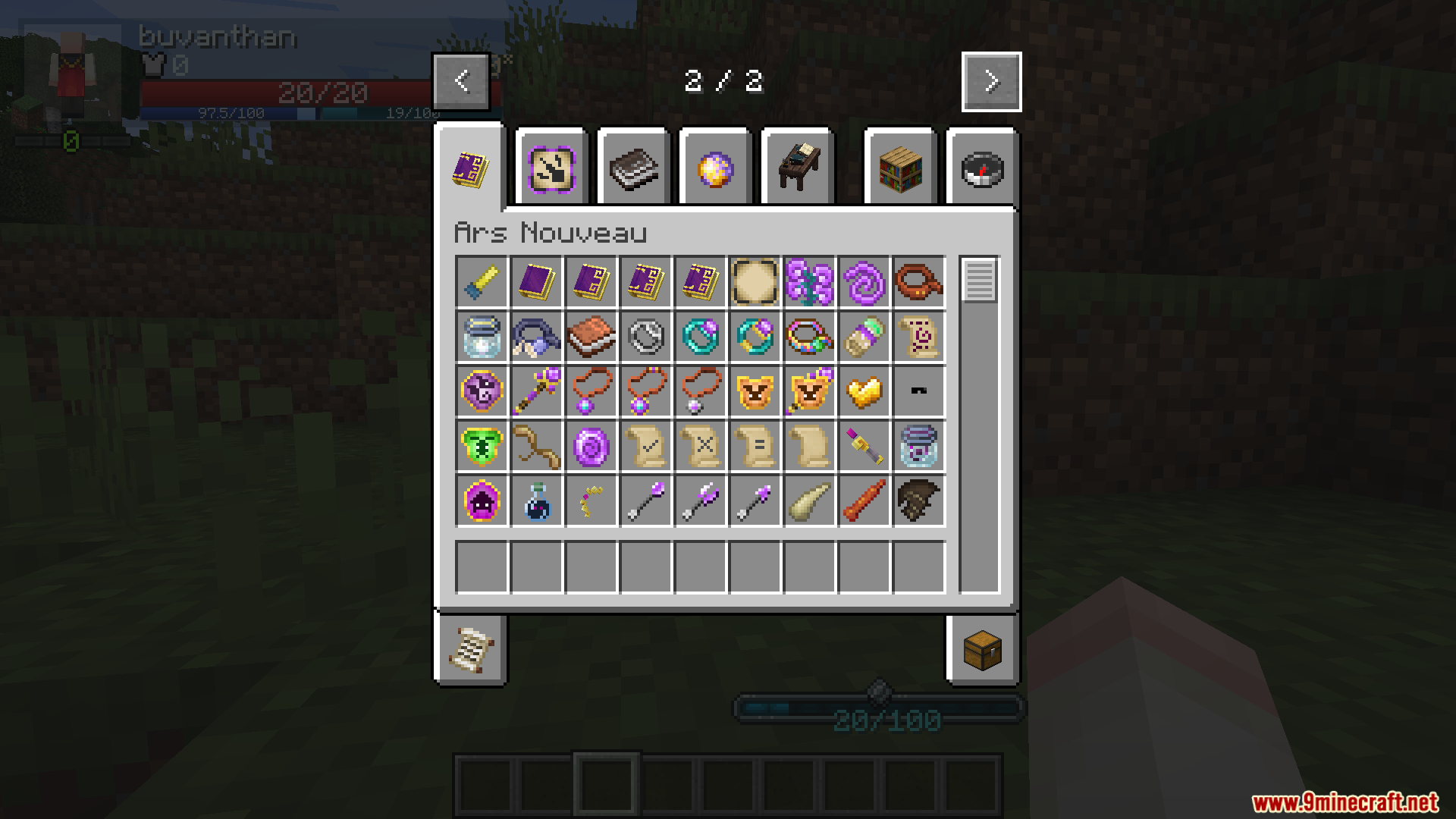This screenshot has width=1456, height=819.
Task: Open the chest button below the item list
Action: (982, 651)
